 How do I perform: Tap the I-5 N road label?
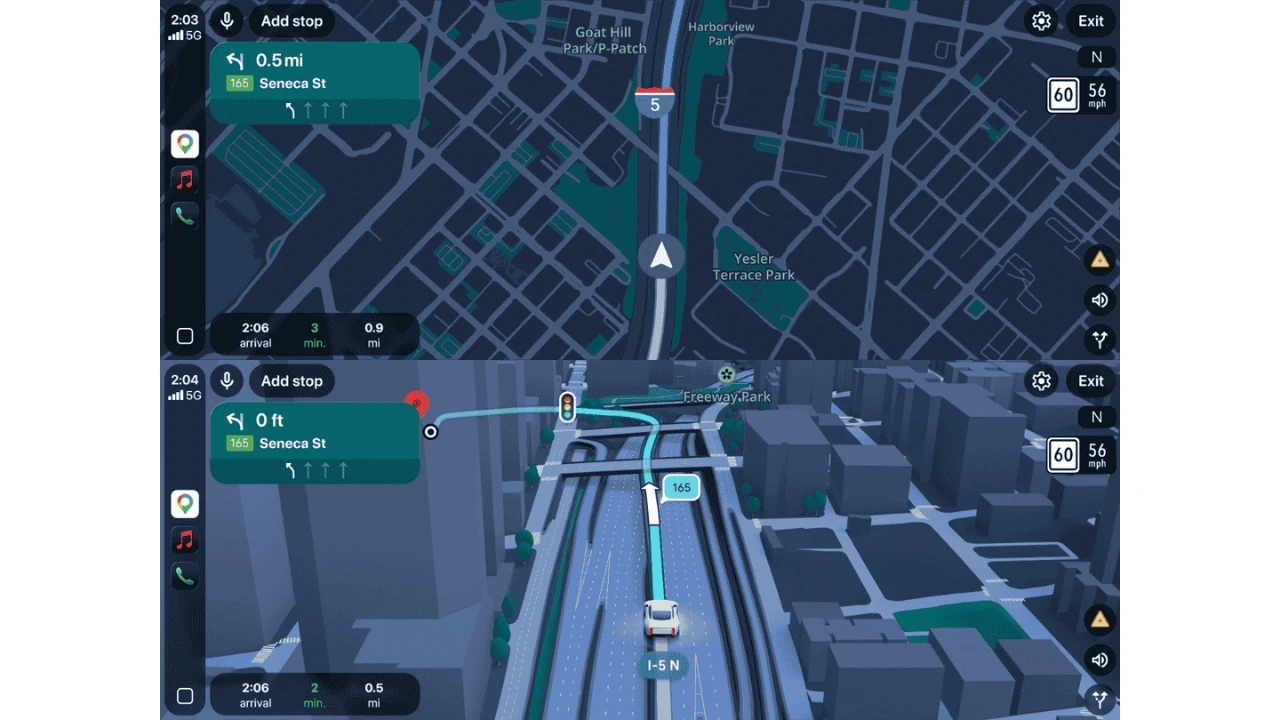[x=663, y=664]
